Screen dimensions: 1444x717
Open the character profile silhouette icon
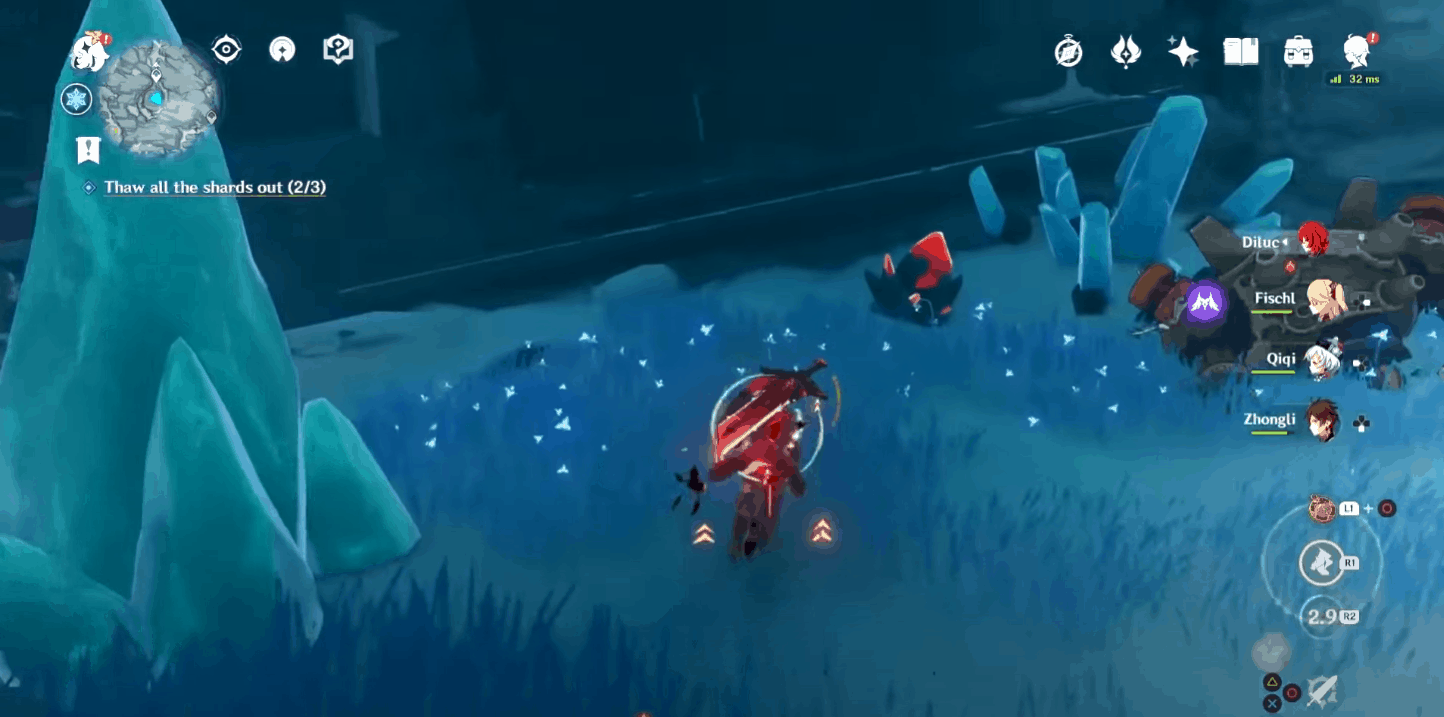[1356, 50]
